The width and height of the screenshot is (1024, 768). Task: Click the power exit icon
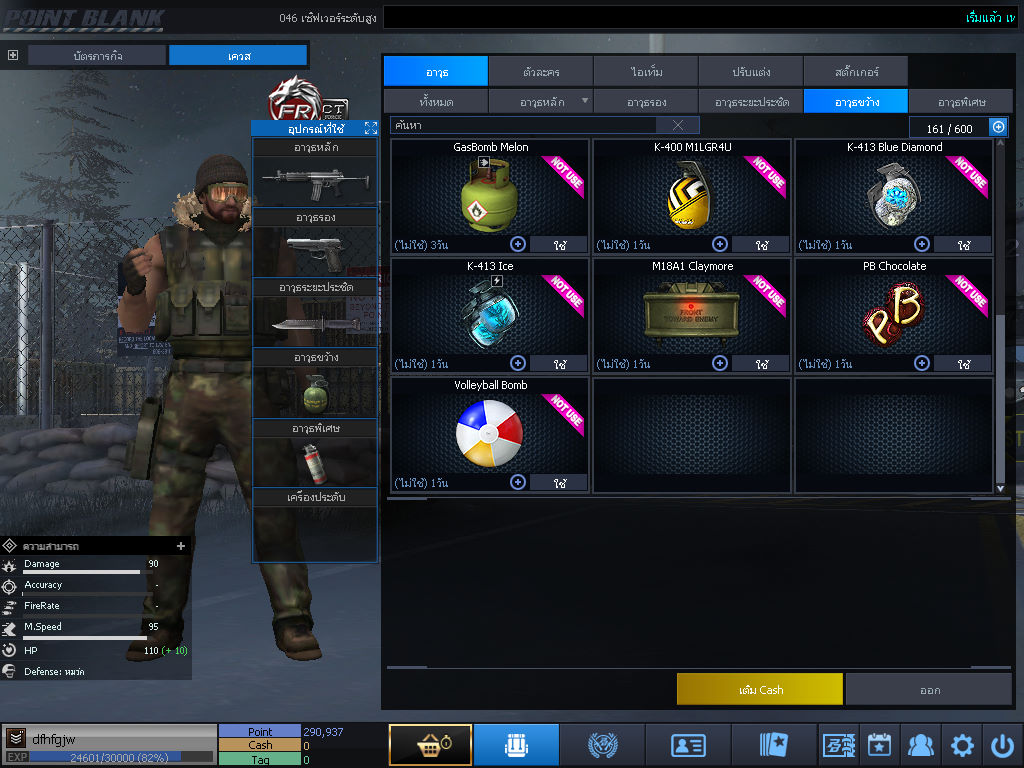[x=1002, y=745]
